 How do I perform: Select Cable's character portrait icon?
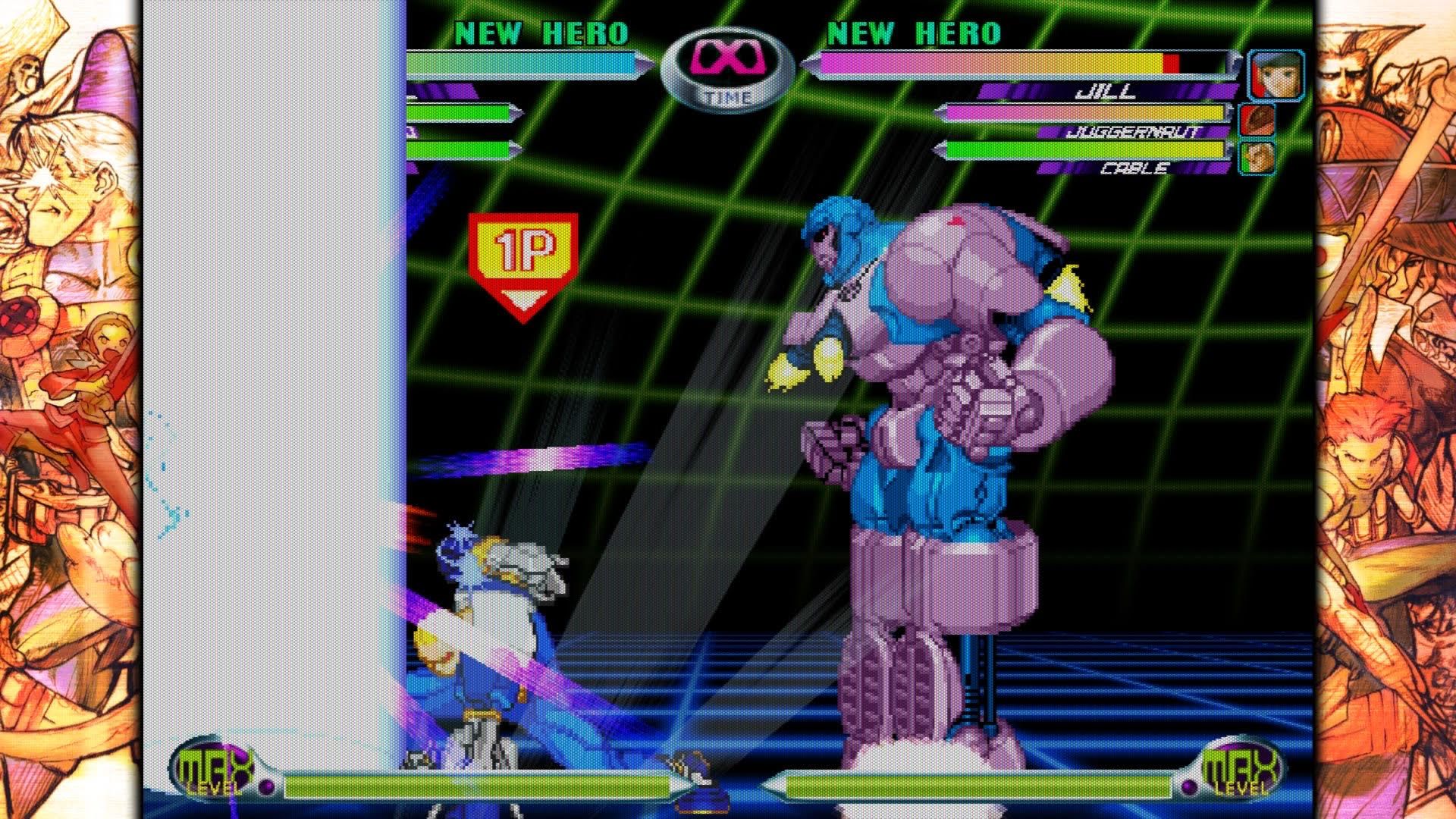(x=1257, y=158)
